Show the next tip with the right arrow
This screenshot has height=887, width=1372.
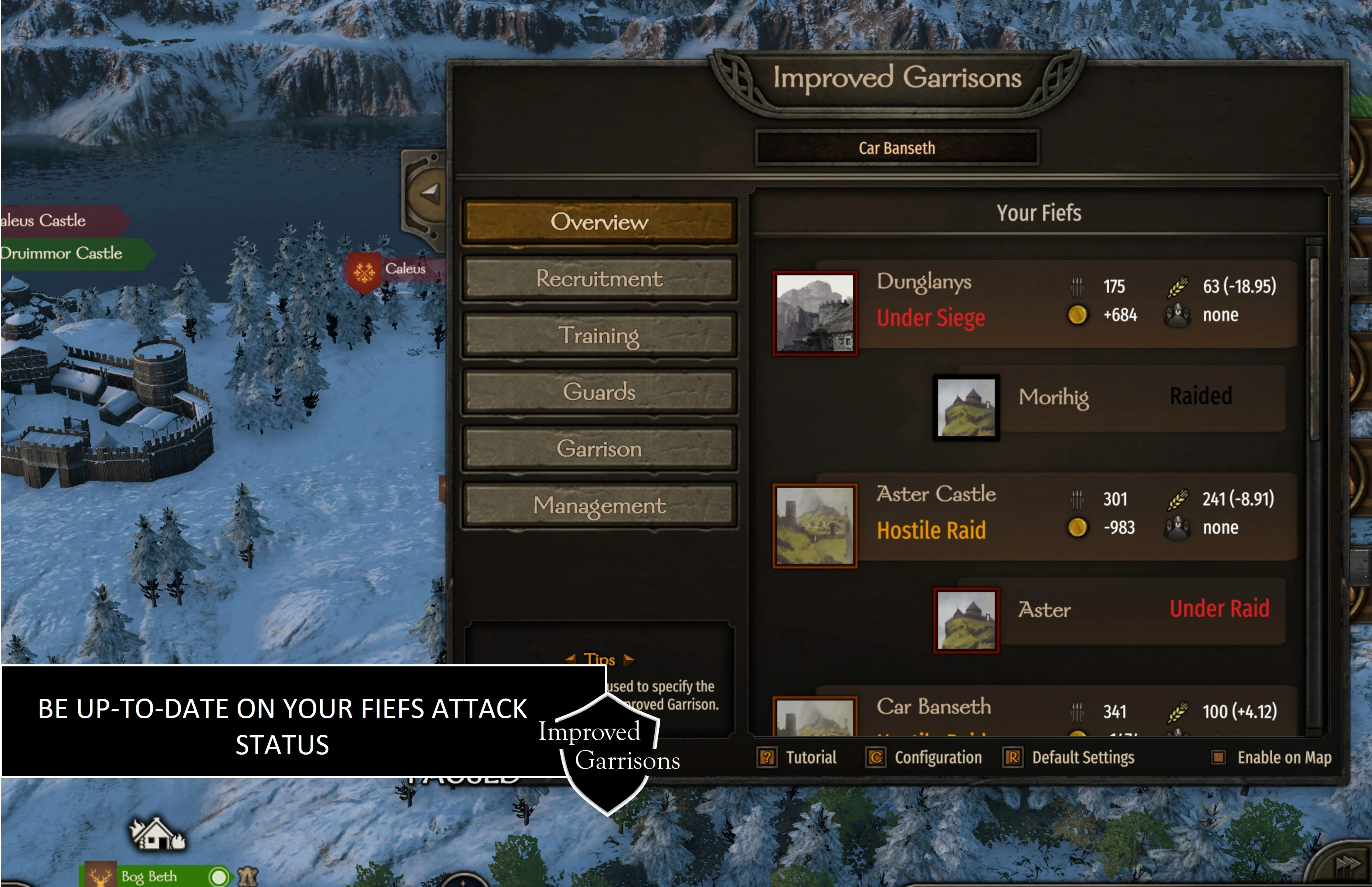pyautogui.click(x=629, y=660)
